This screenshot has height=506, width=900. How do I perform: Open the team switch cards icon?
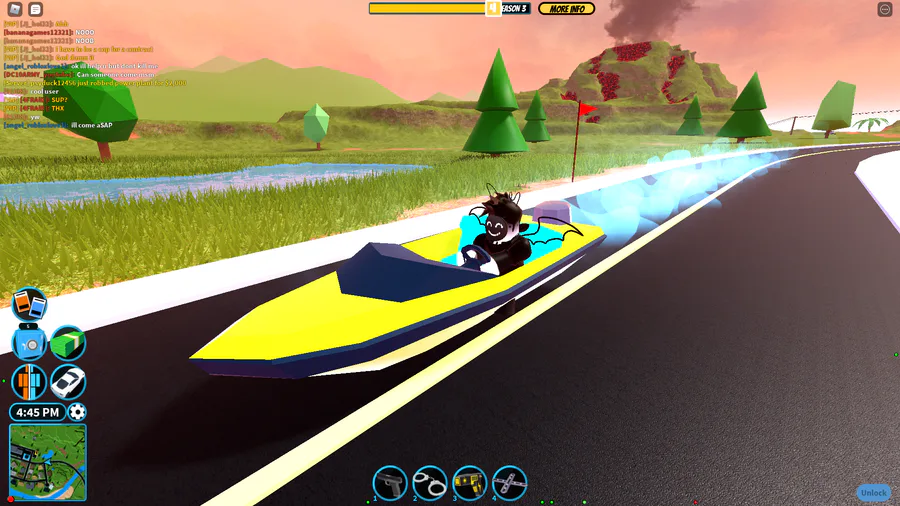coord(29,304)
